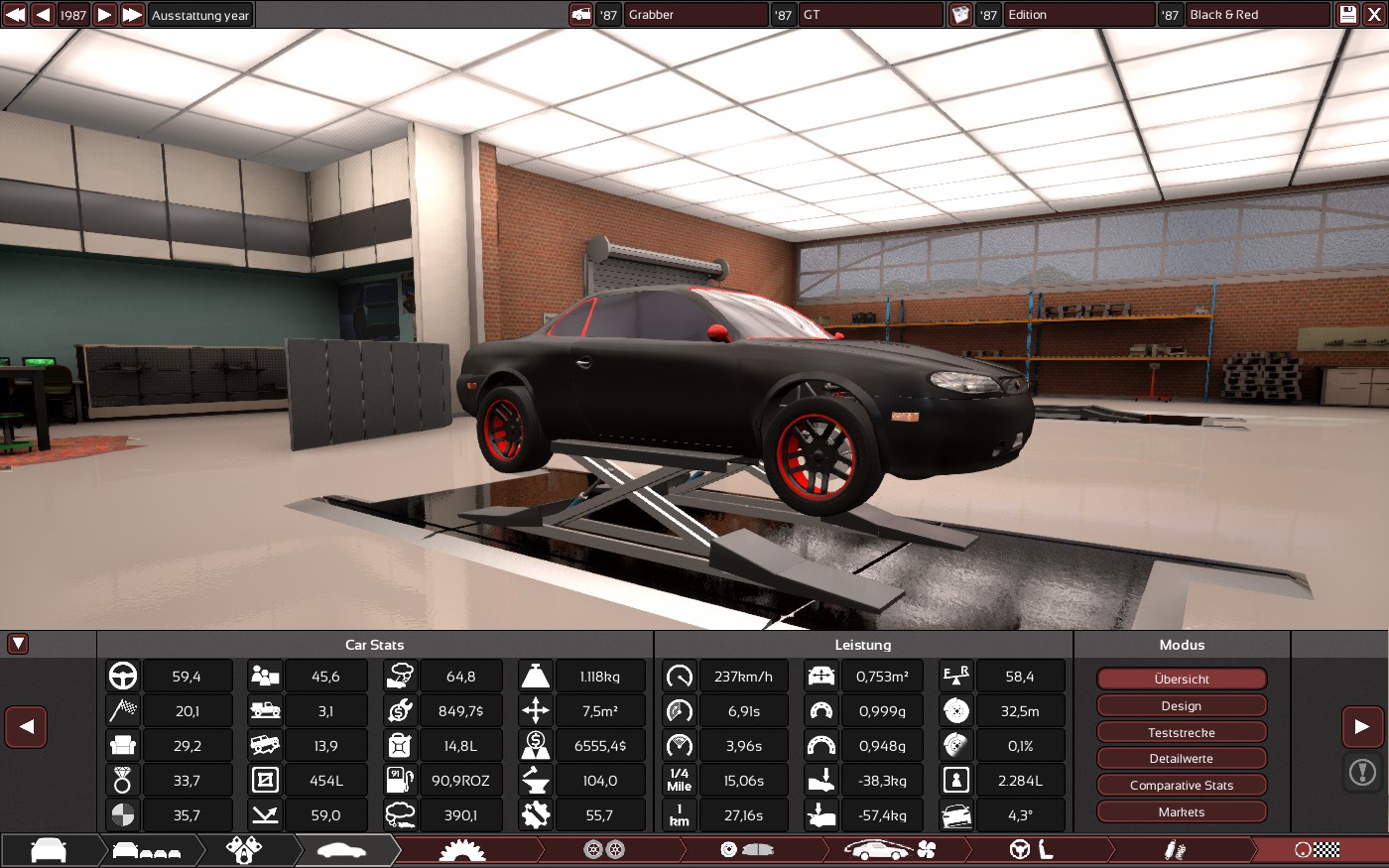Open Comparative Stats
Viewport: 1389px width, 868px height.
point(1182,786)
